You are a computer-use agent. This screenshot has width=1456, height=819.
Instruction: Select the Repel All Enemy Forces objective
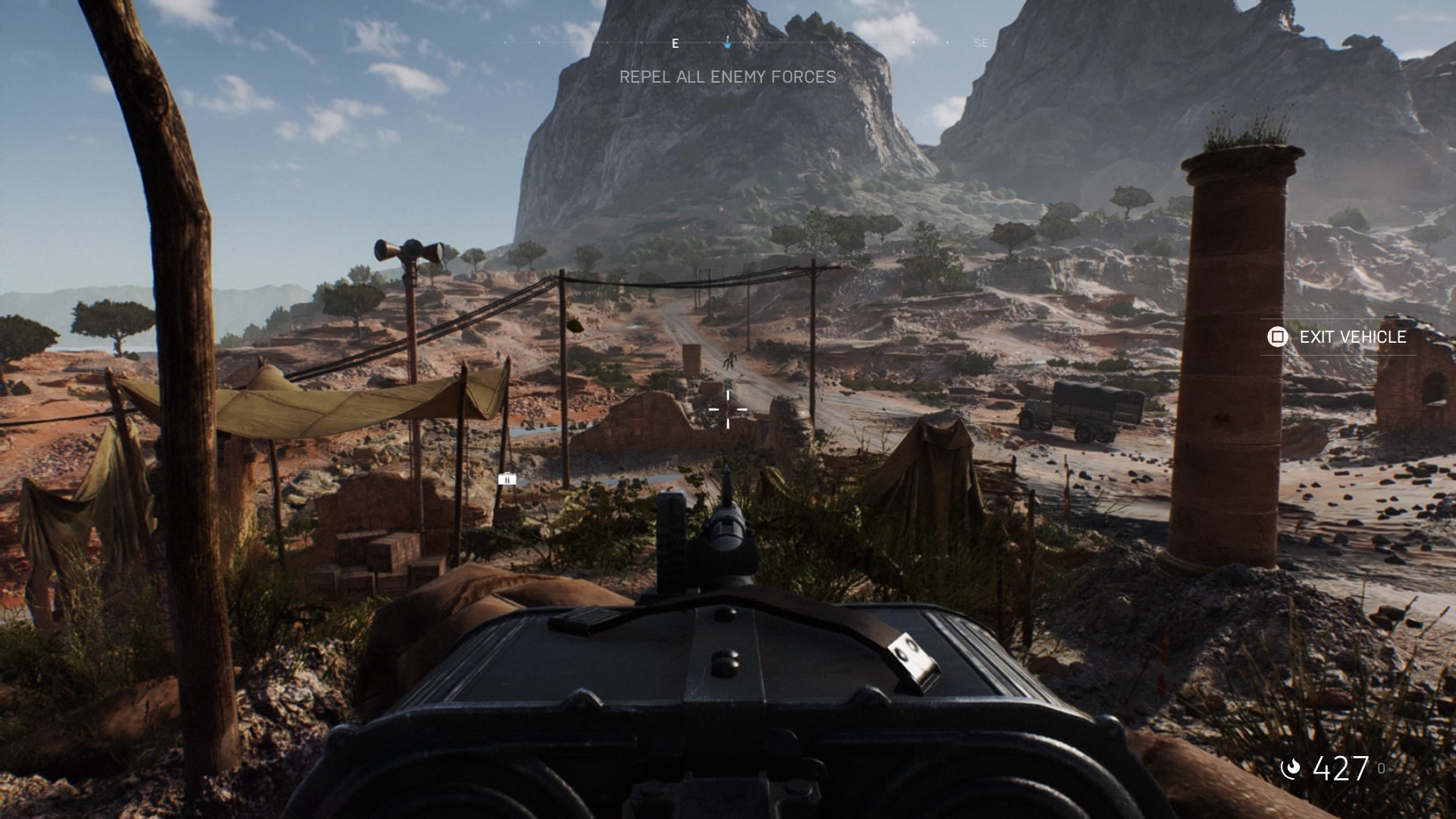point(727,77)
